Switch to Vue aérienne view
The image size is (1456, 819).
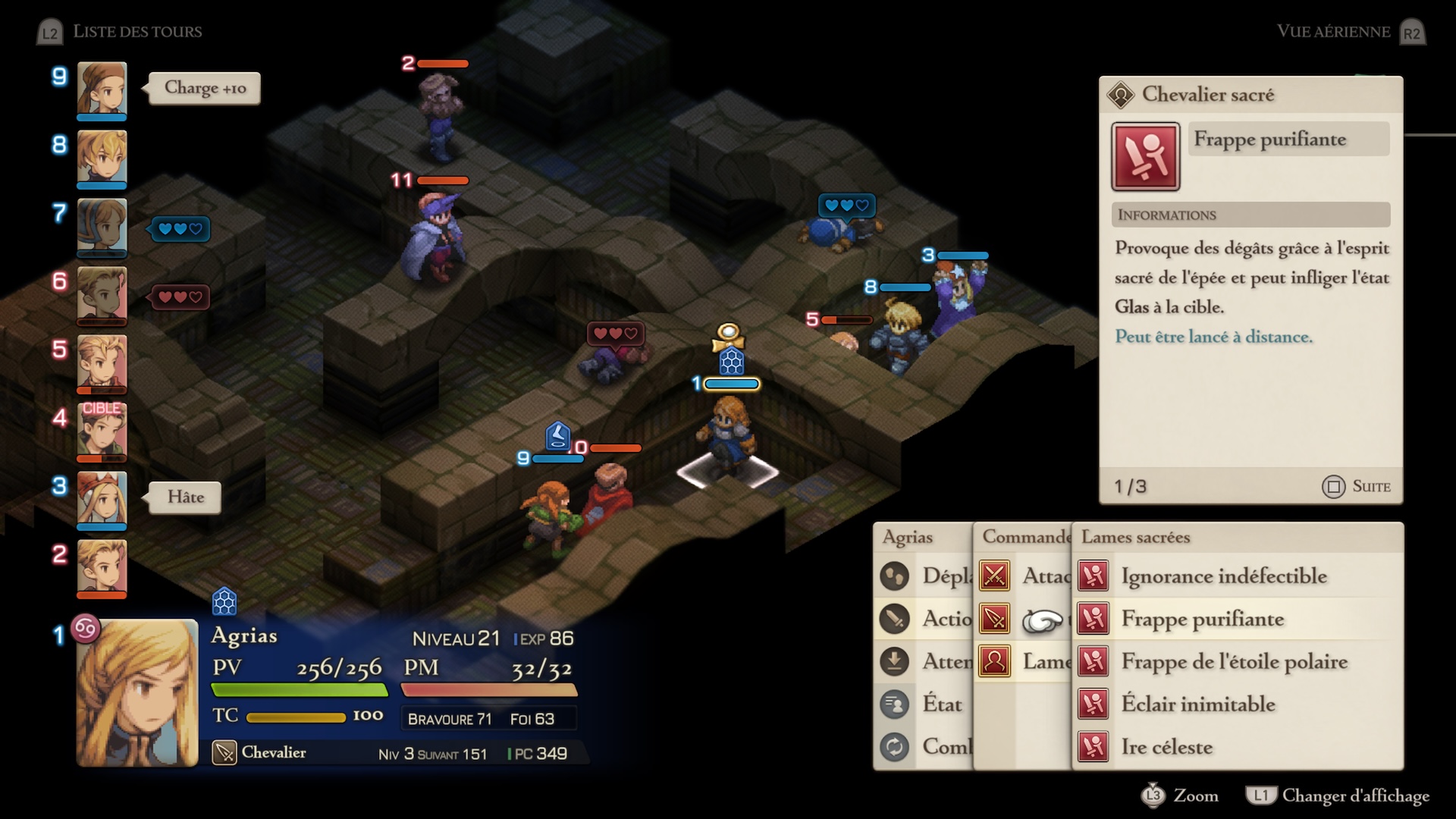[x=1333, y=32]
